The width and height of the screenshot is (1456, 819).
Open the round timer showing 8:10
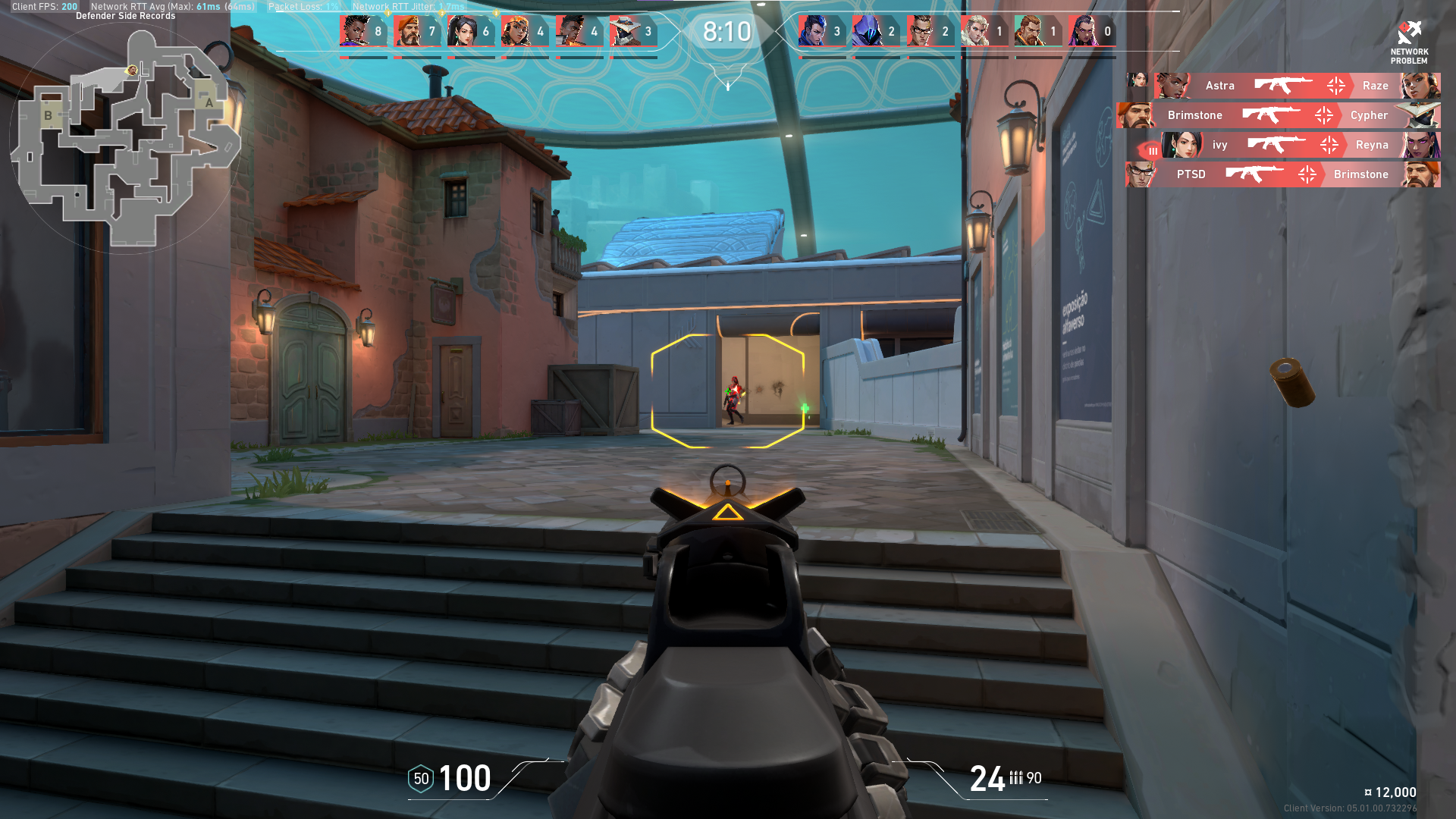point(726,32)
